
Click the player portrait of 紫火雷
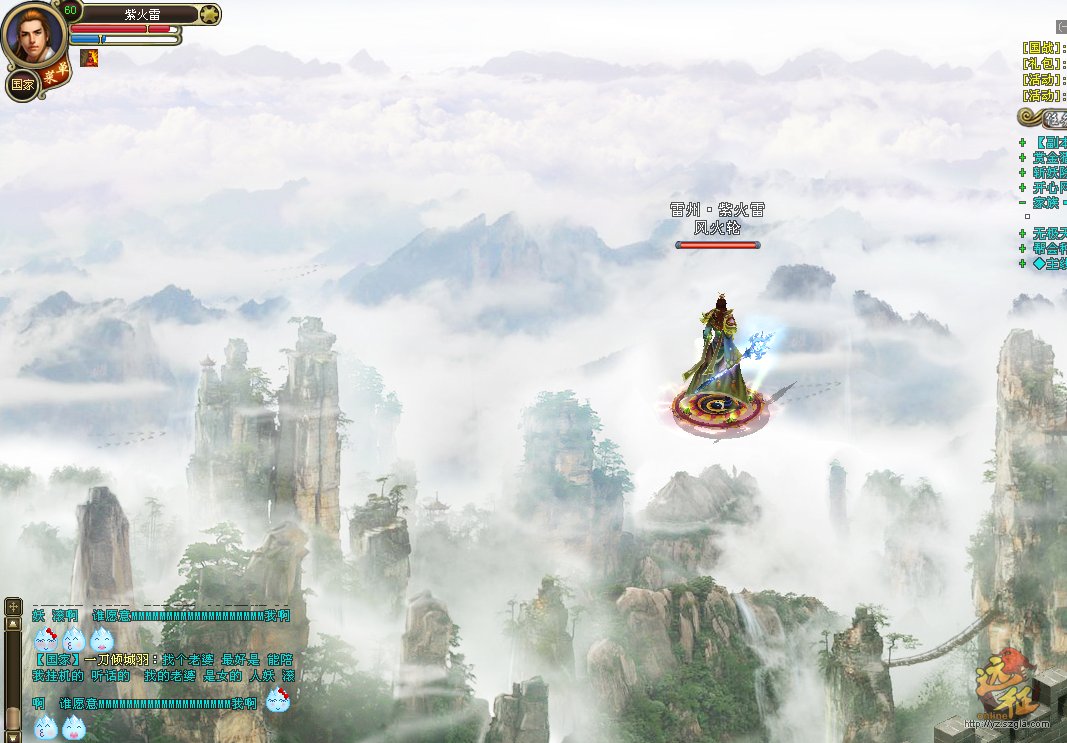coord(34,35)
